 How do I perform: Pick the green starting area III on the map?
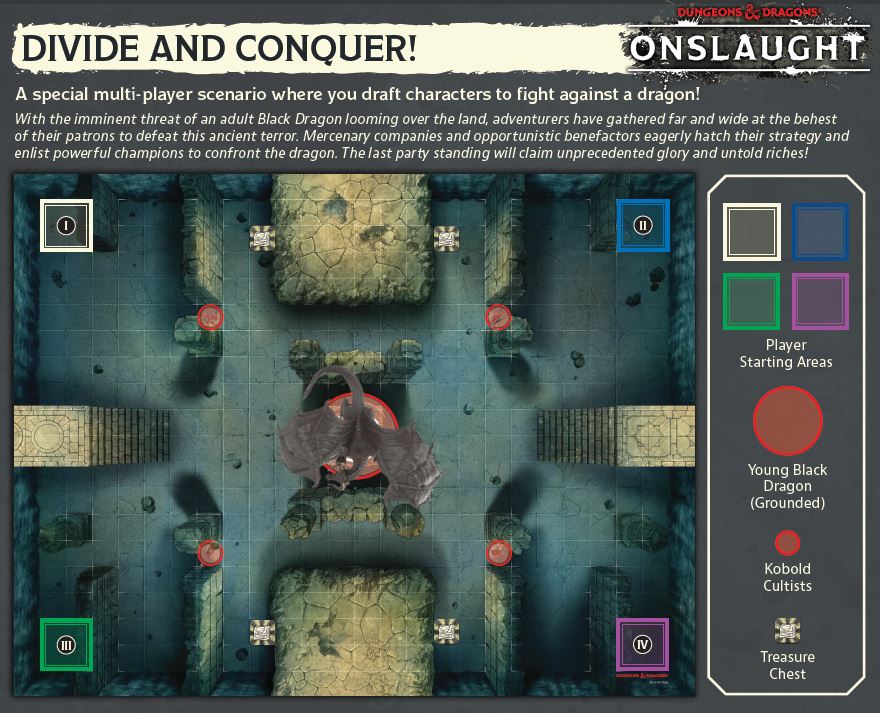coord(66,644)
